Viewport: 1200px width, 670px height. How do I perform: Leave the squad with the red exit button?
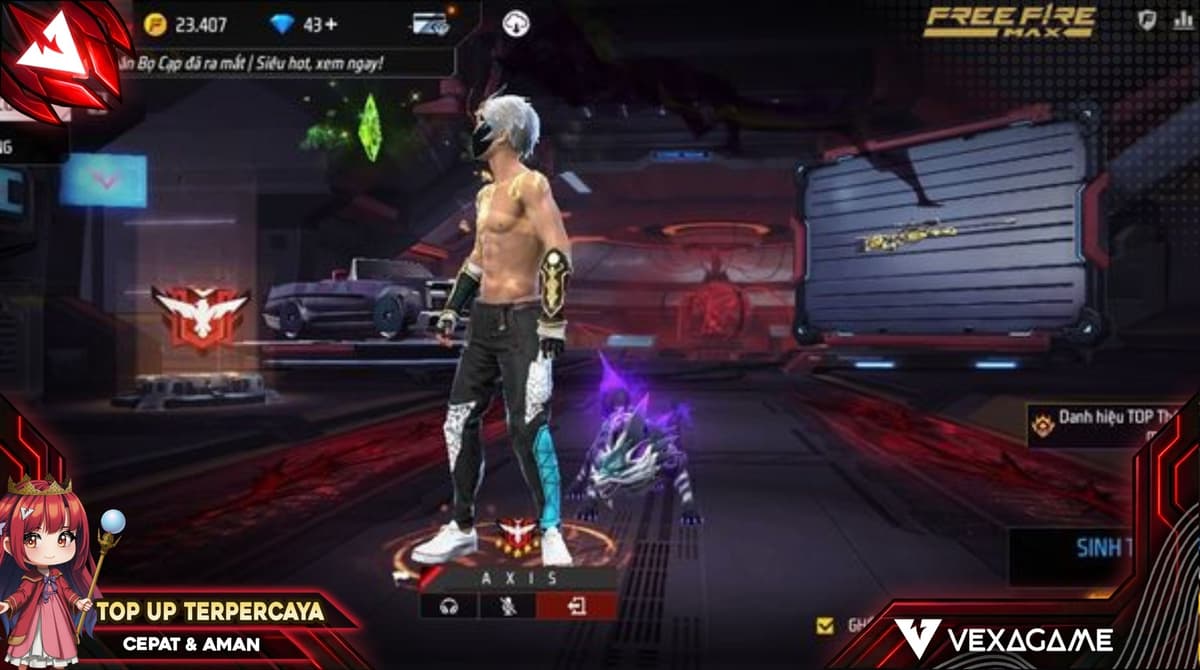(x=577, y=605)
